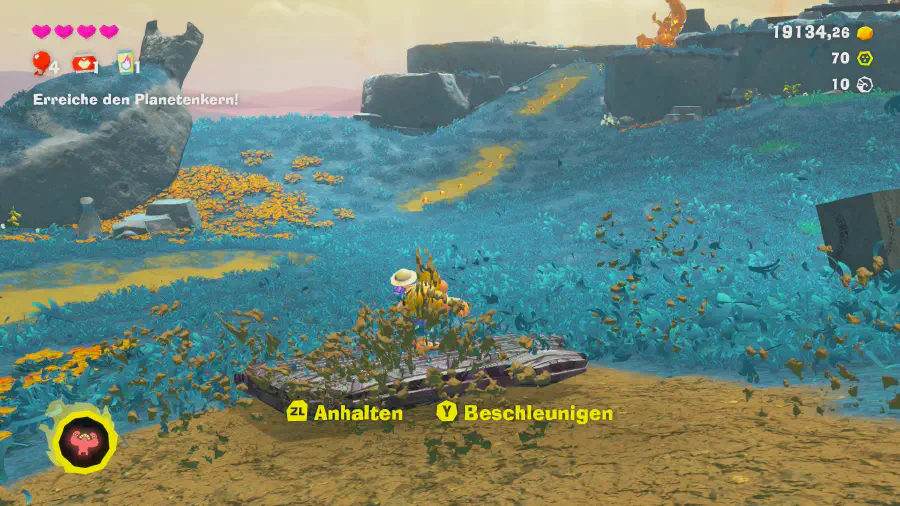Use the red heart juice can
Screen dimensions: 900x506
pos(83,64)
